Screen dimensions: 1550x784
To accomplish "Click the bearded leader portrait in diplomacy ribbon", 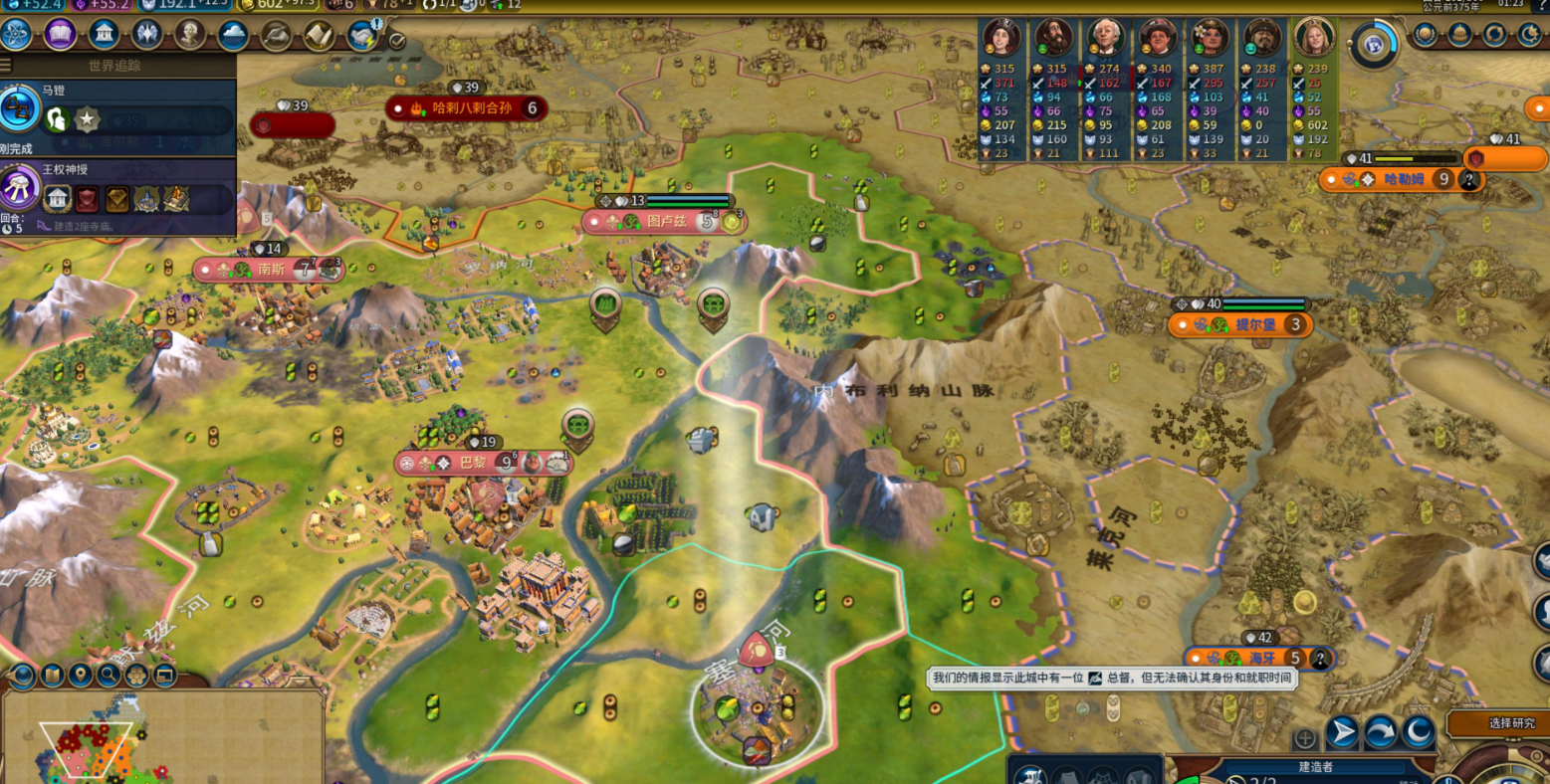I will [x=1053, y=38].
